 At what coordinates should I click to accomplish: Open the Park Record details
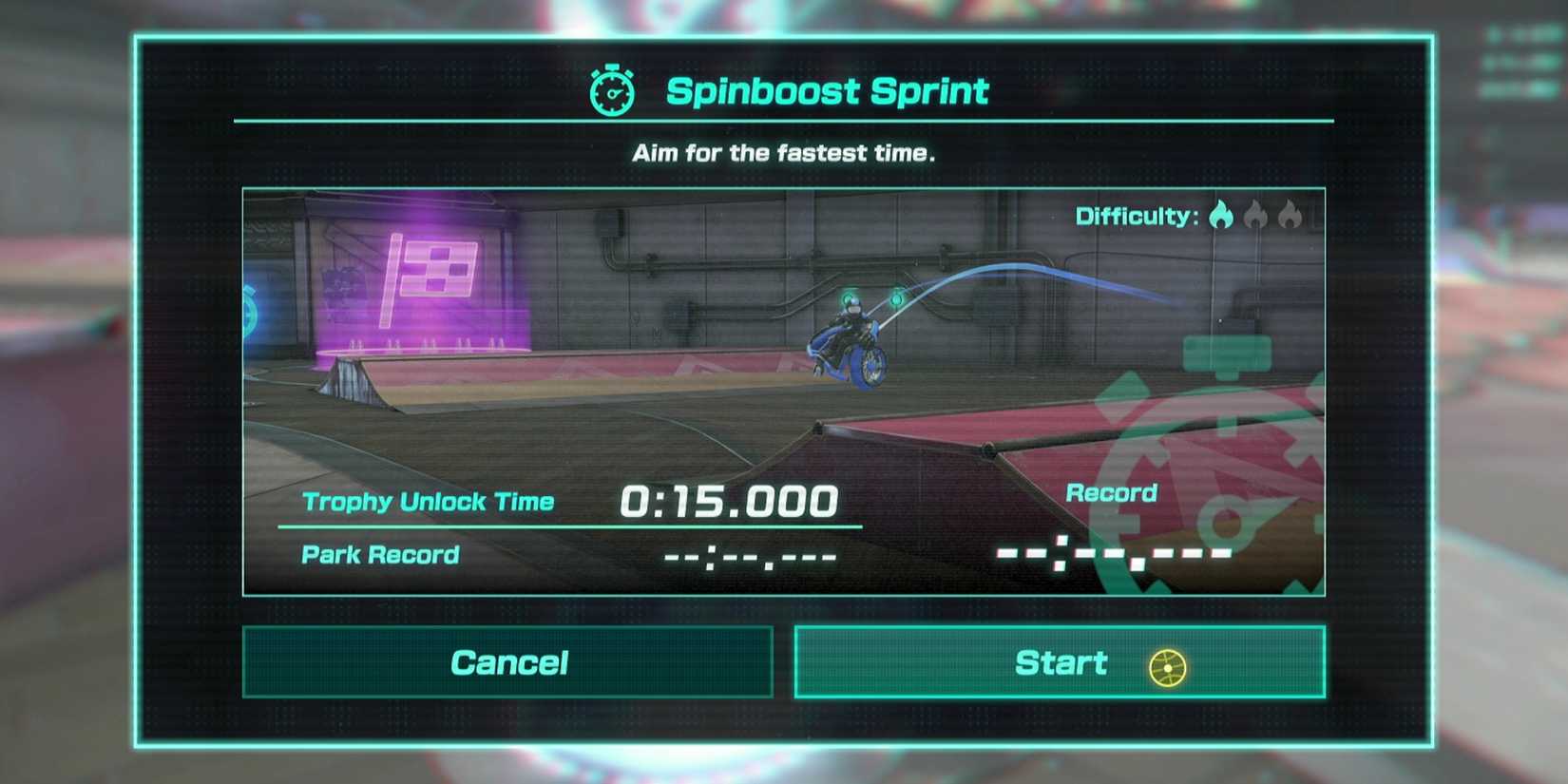379,554
